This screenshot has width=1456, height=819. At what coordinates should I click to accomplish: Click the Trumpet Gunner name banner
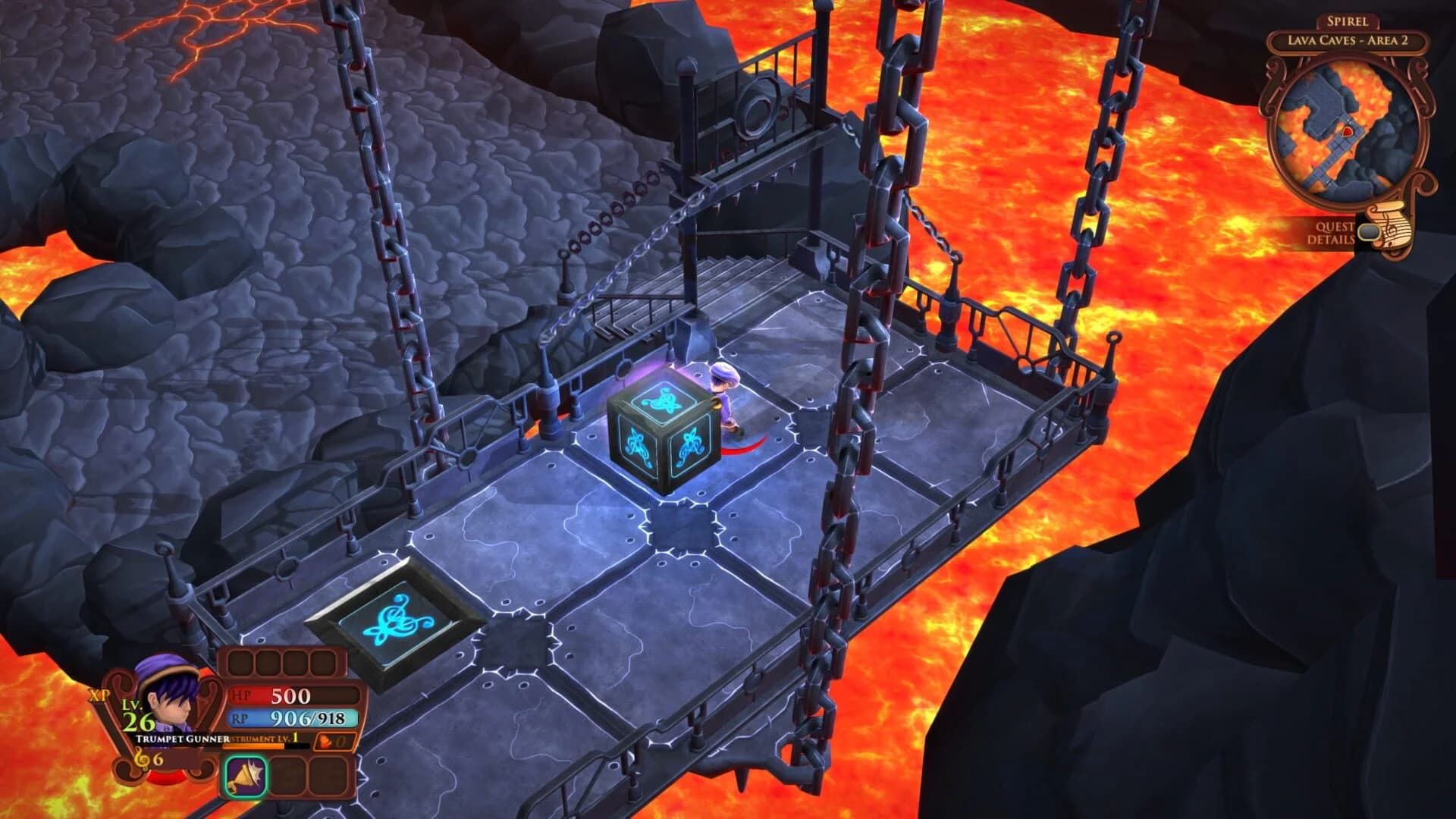click(x=183, y=739)
